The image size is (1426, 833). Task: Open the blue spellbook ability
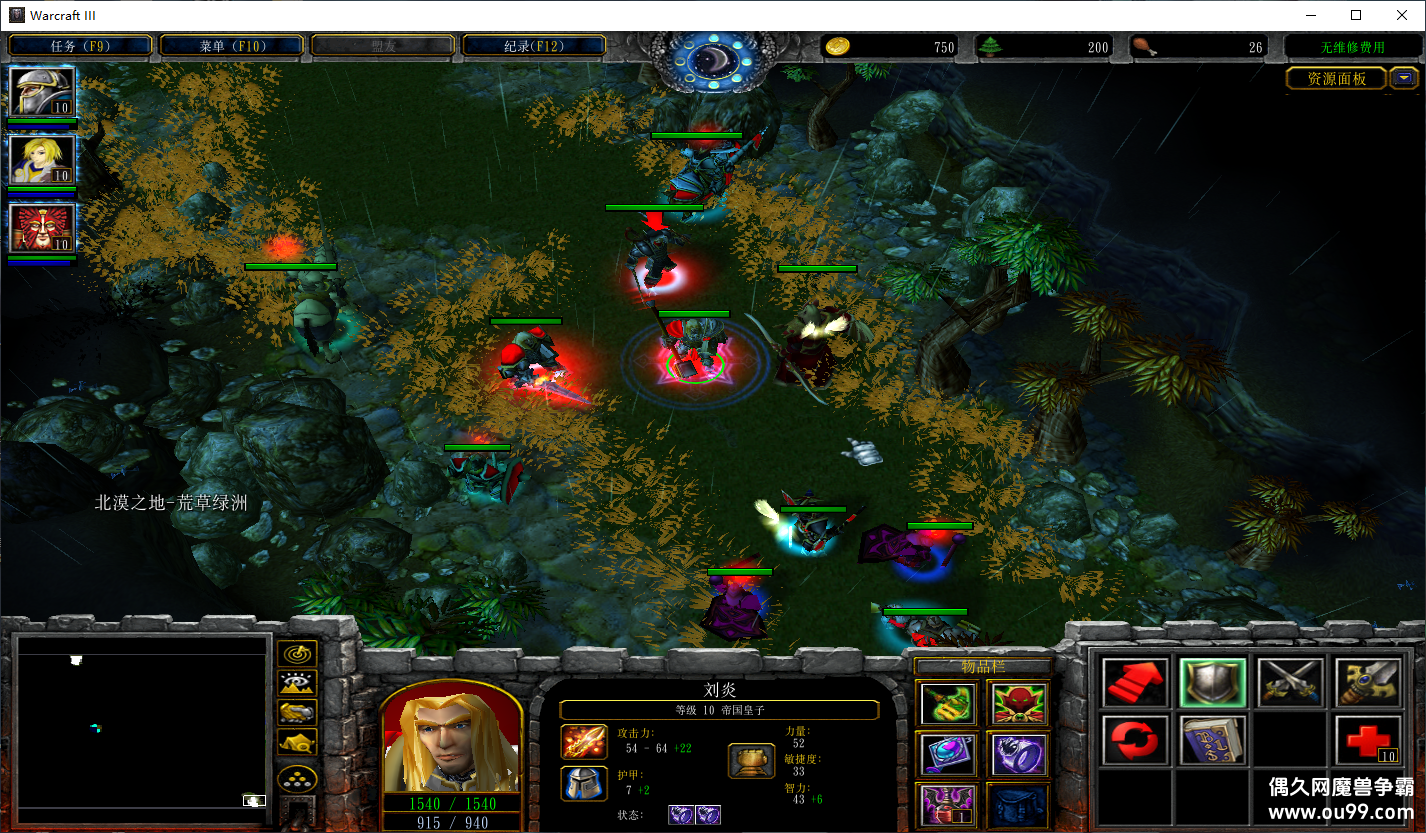coord(1212,740)
